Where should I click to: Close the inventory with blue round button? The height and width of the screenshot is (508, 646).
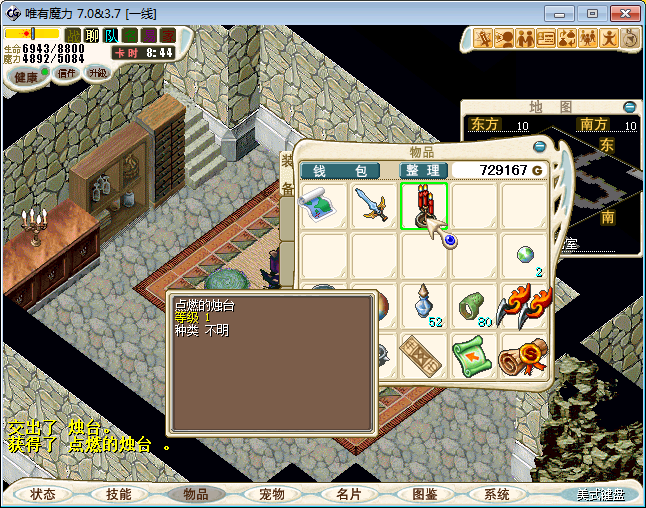[540, 147]
